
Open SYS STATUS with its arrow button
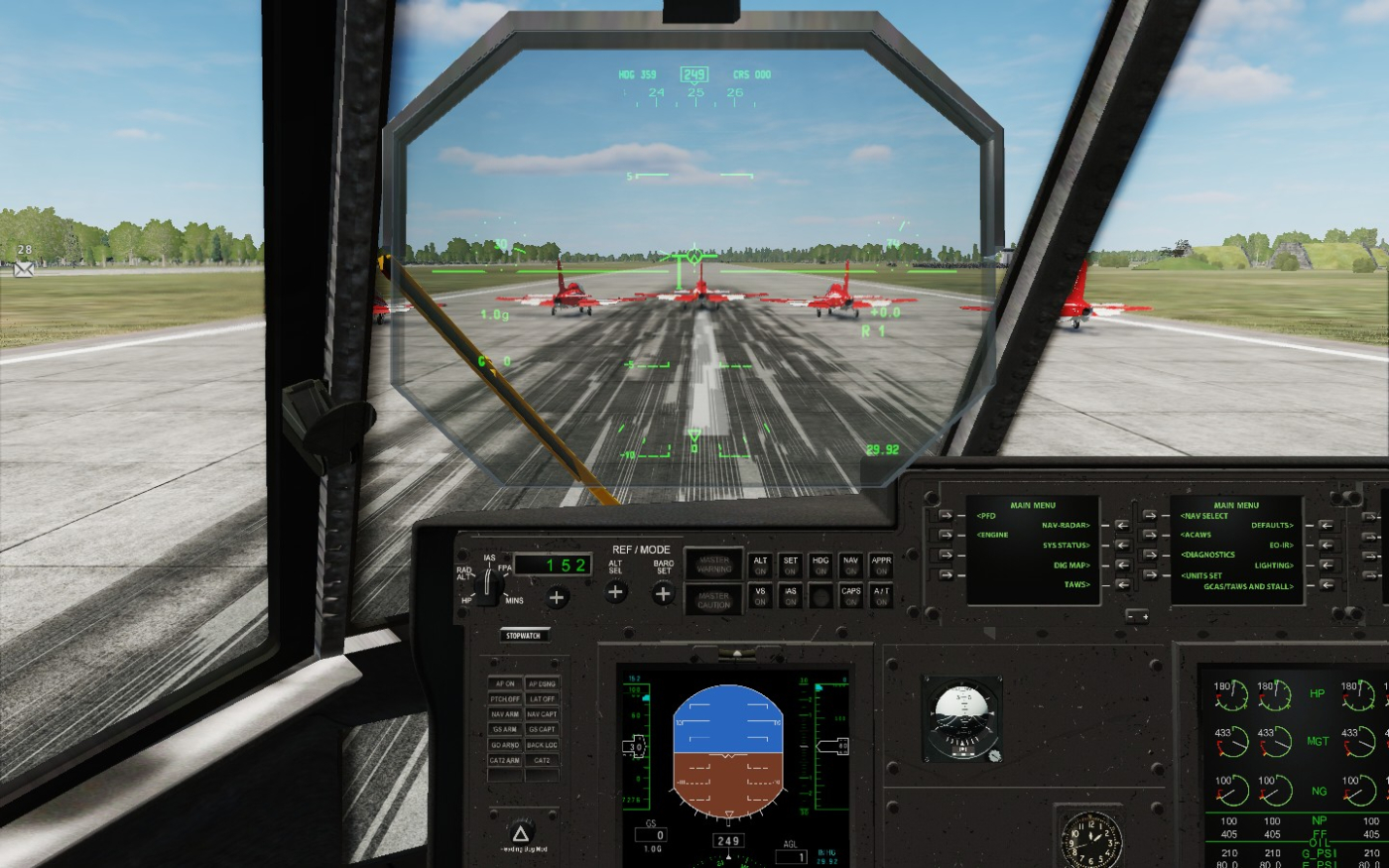coord(1121,546)
